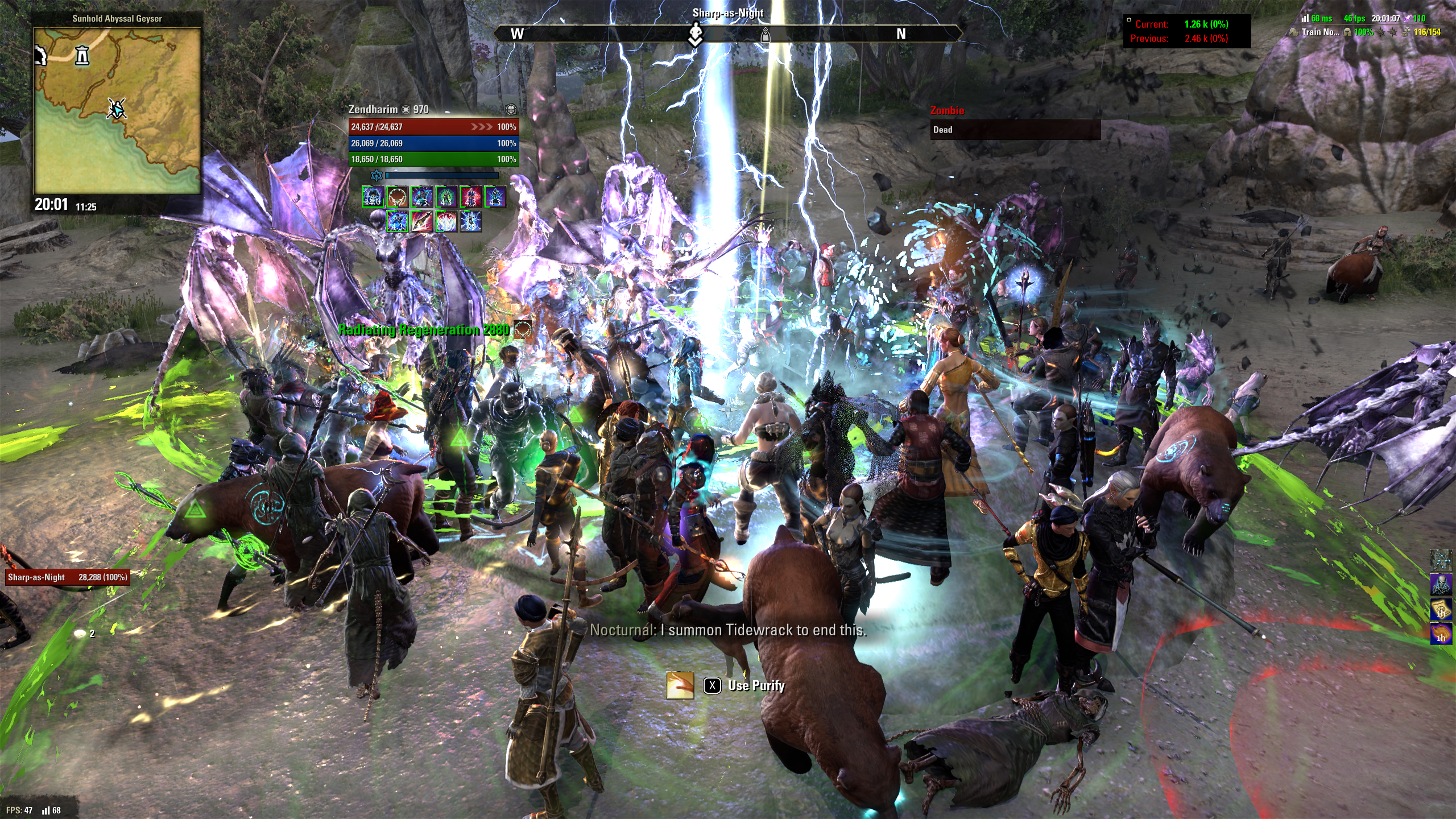Click the constellation buff icon
This screenshot has height=819, width=1456.
(x=1441, y=560)
